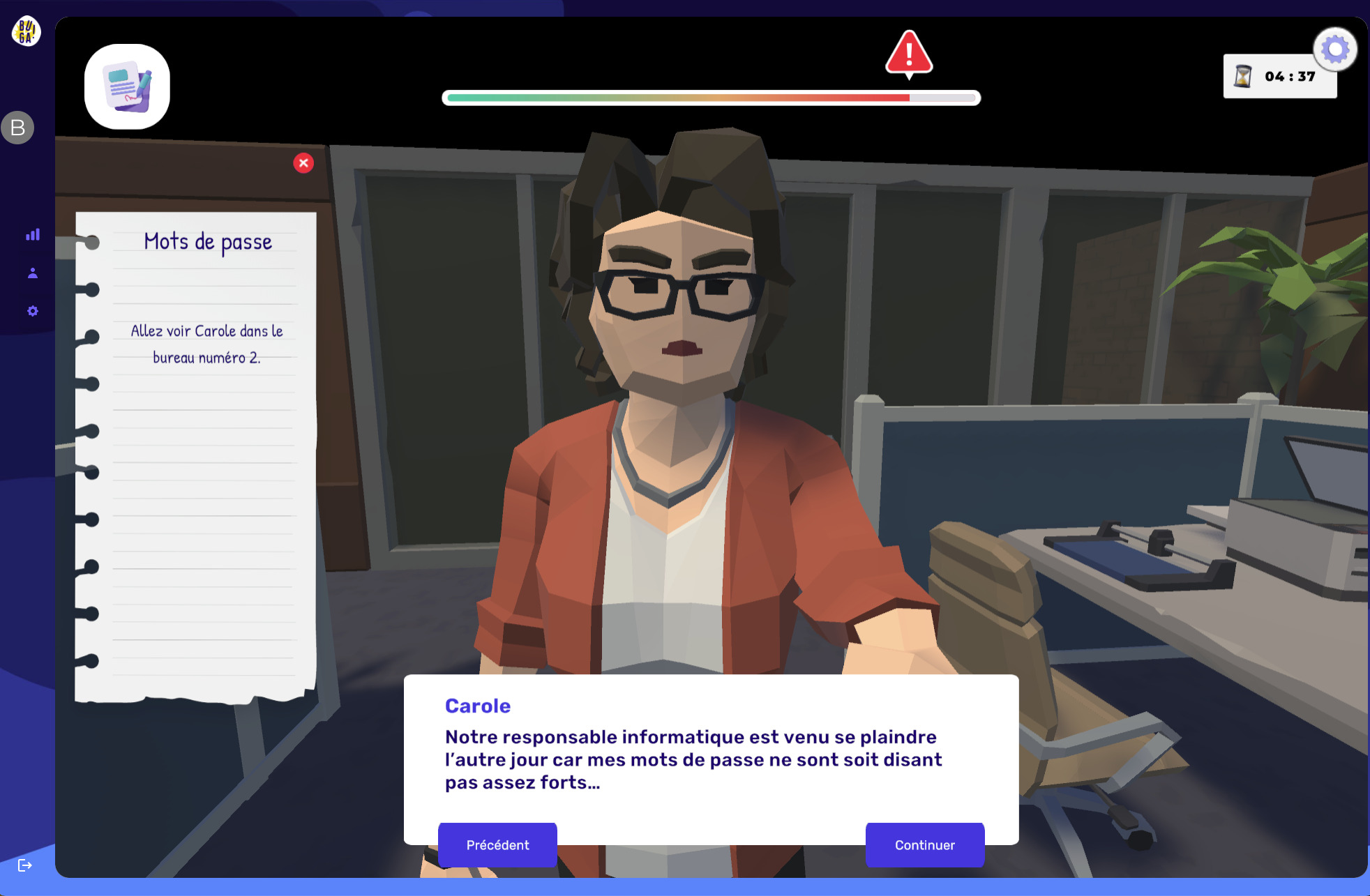Click the red warning triangle alert
This screenshot has width=1370, height=896.
(x=909, y=54)
